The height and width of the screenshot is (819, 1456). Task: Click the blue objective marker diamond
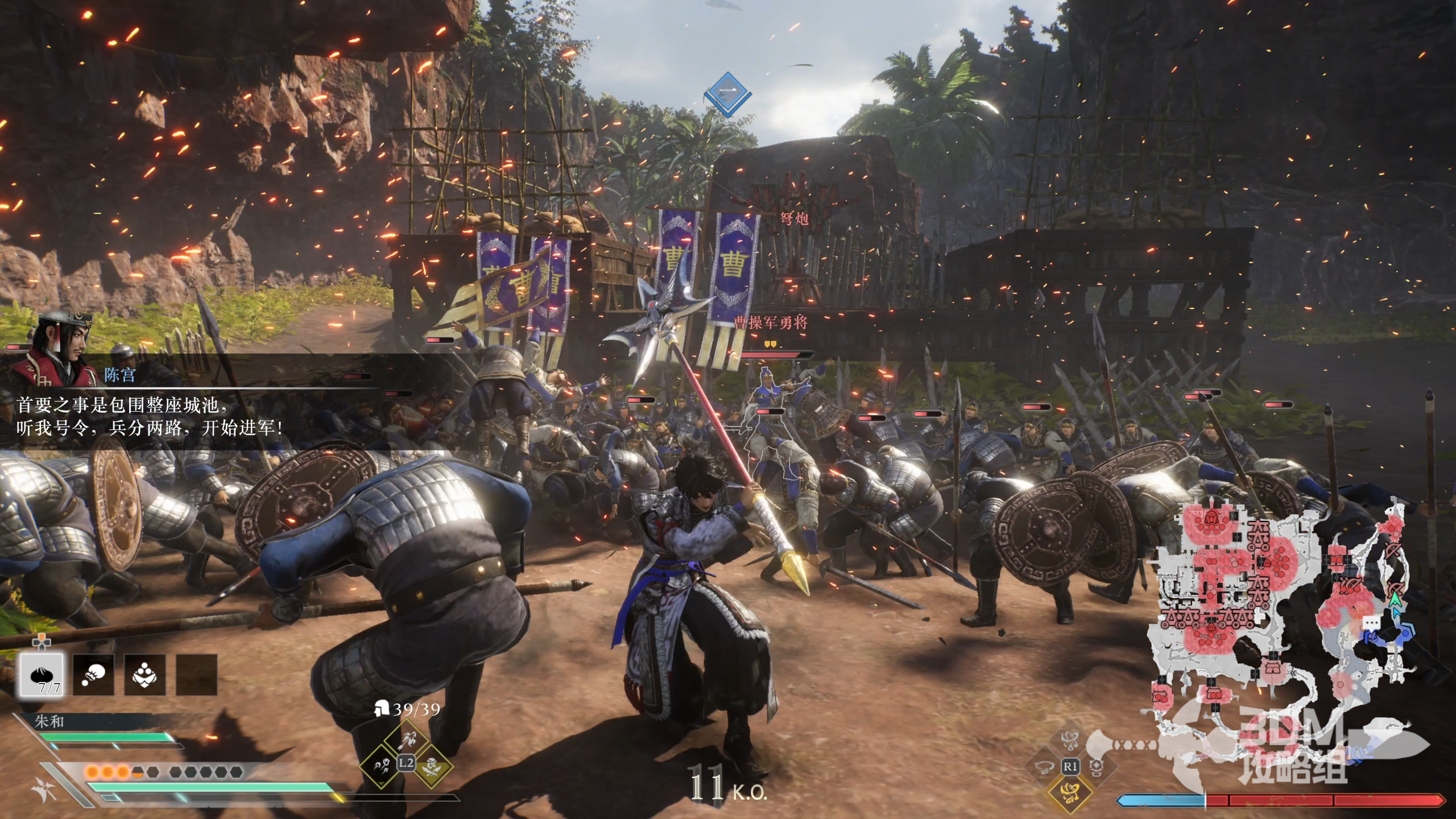727,93
